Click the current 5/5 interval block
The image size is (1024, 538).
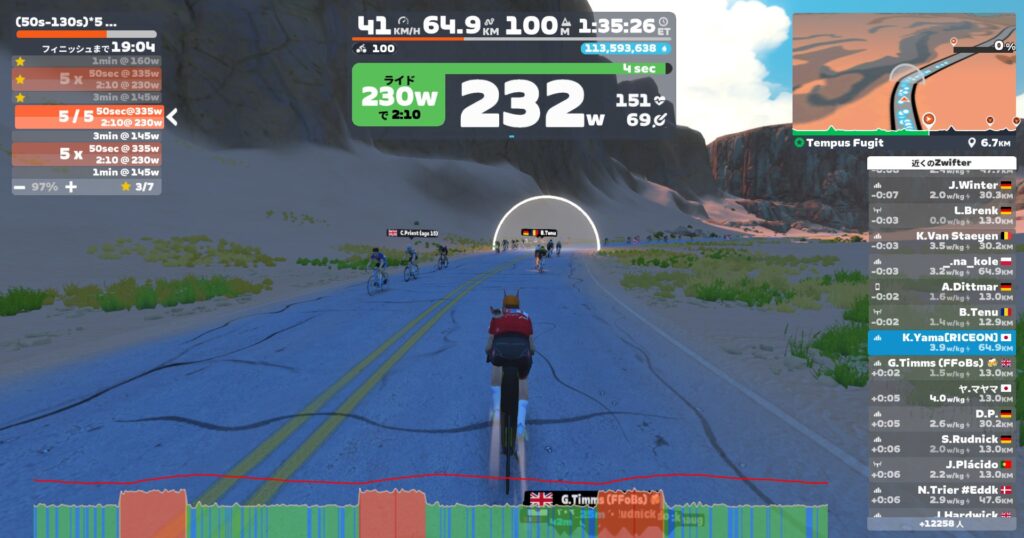(88, 117)
